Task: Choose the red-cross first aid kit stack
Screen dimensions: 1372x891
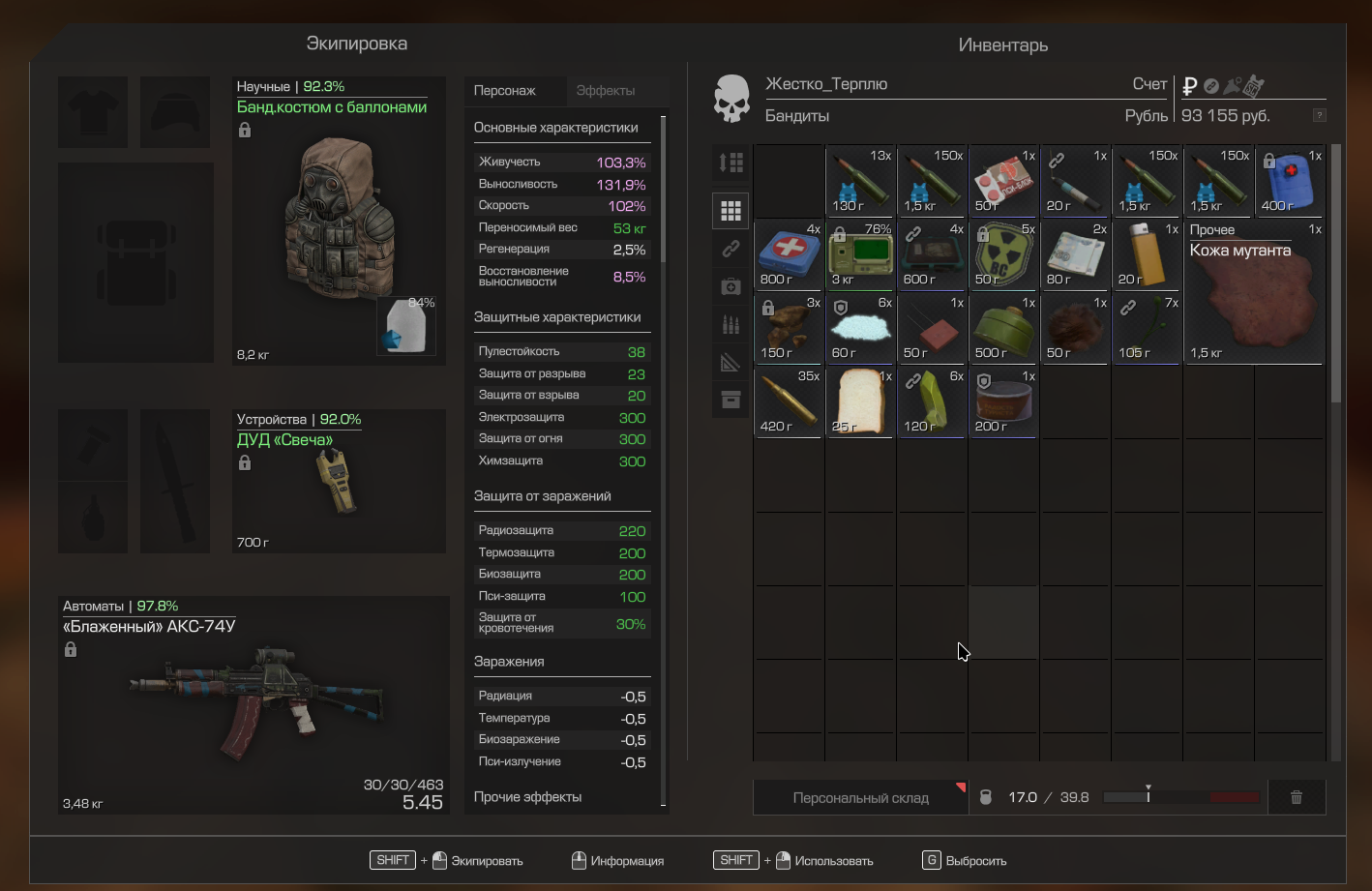Action: pyautogui.click(x=789, y=255)
